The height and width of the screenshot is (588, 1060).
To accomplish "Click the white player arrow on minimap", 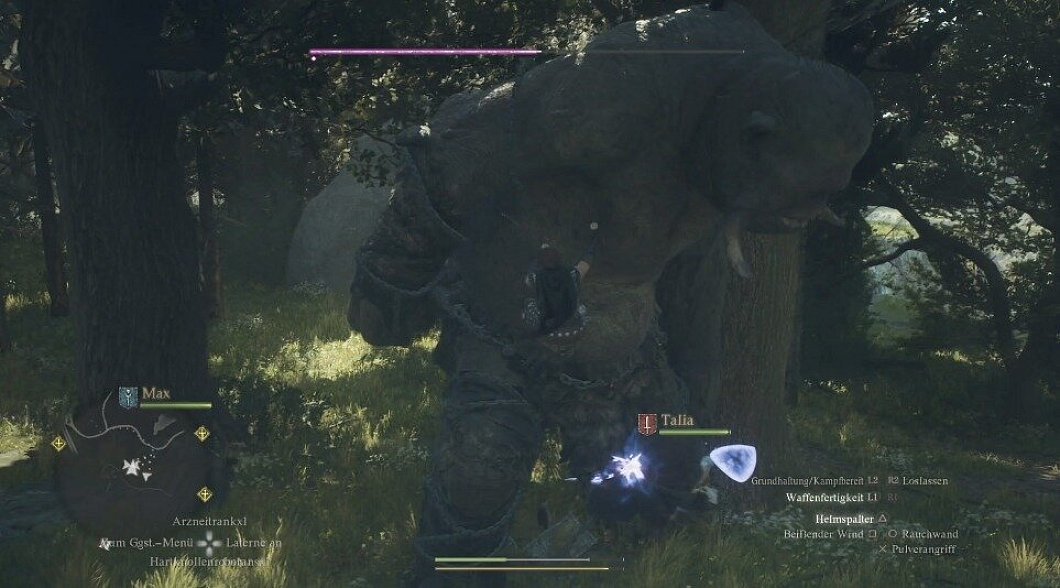I will tap(132, 465).
